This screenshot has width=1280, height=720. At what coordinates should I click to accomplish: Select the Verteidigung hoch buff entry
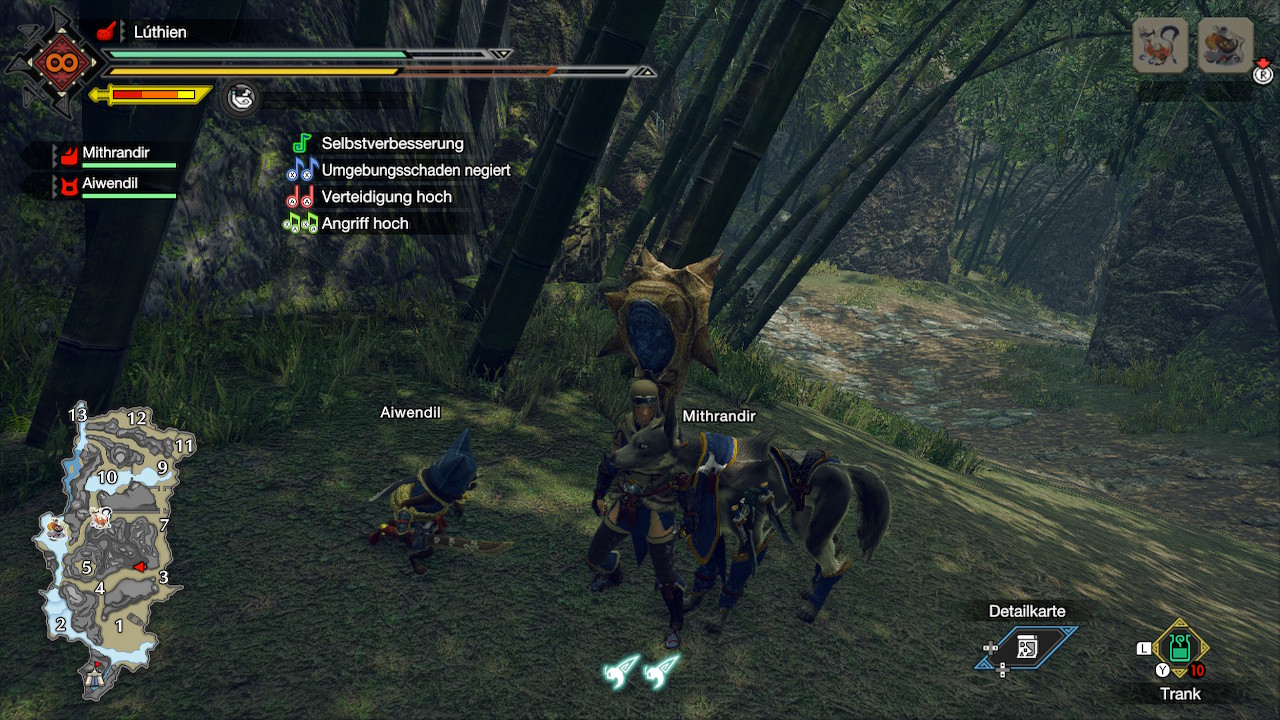tap(386, 197)
